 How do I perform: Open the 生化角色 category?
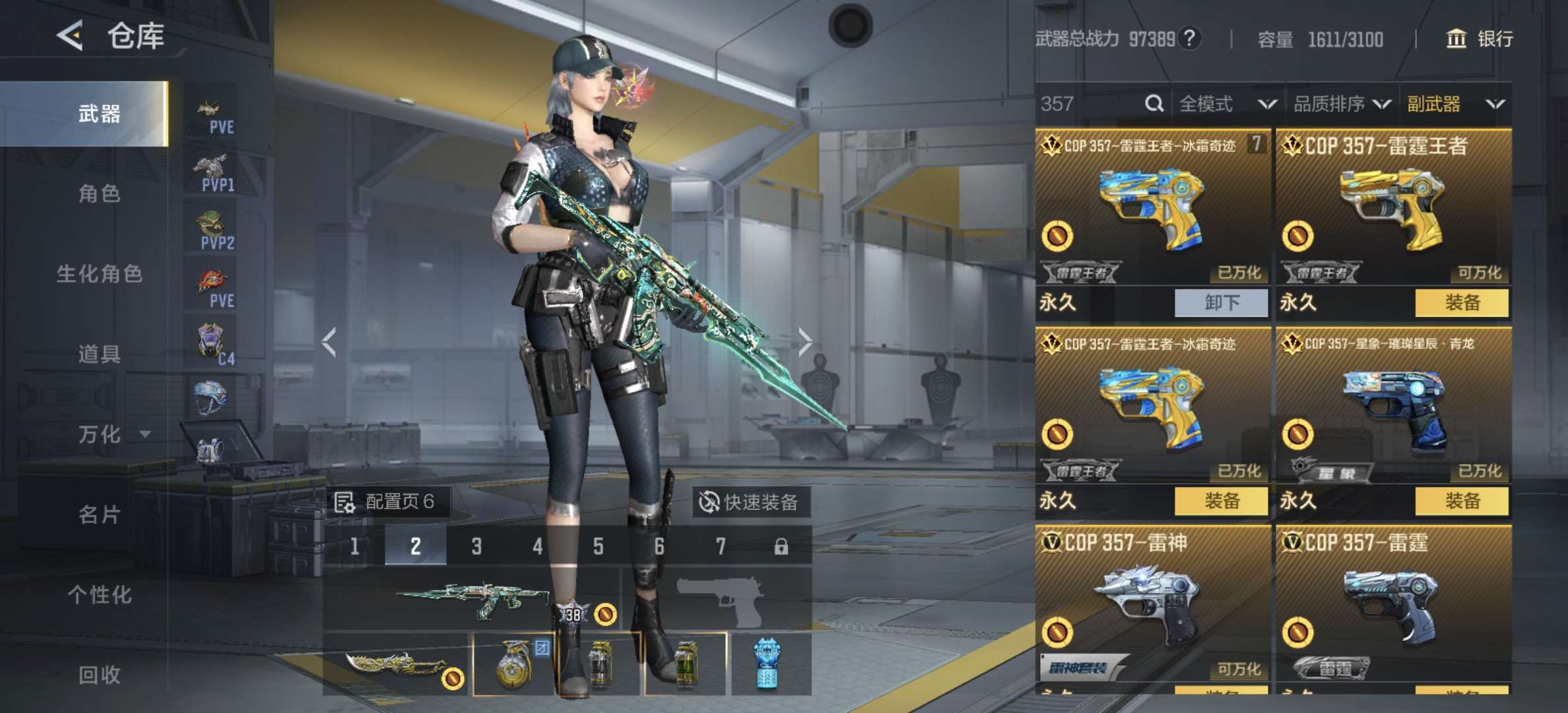99,273
